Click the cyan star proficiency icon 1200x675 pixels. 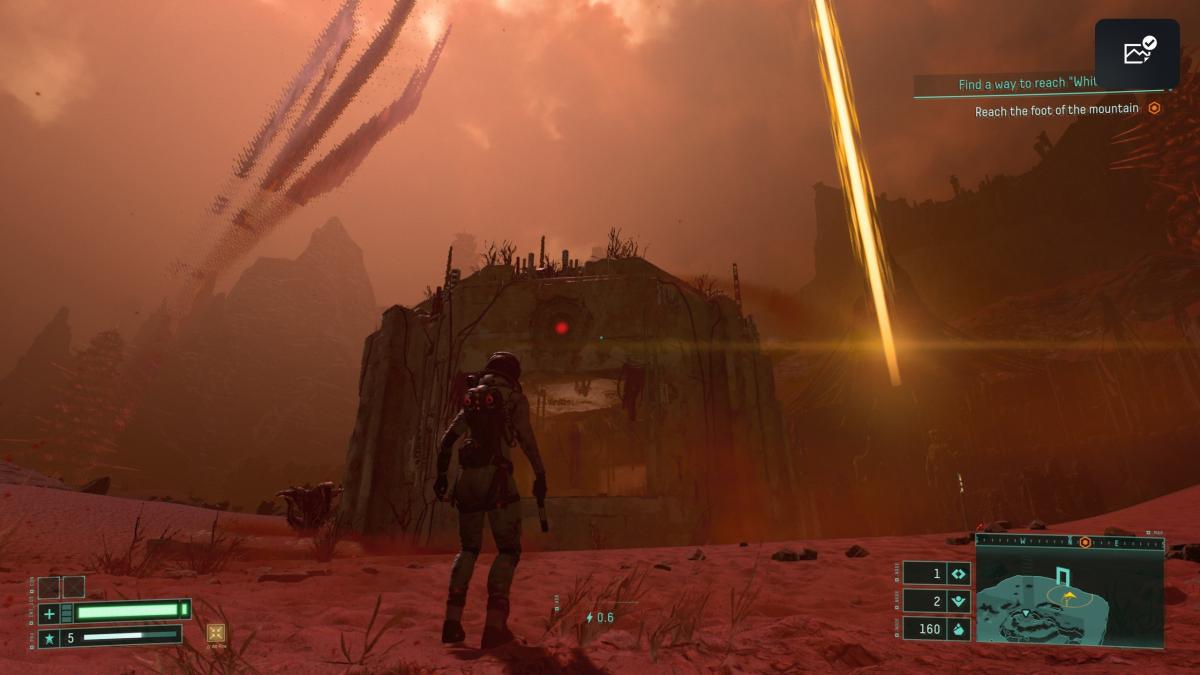coord(50,636)
